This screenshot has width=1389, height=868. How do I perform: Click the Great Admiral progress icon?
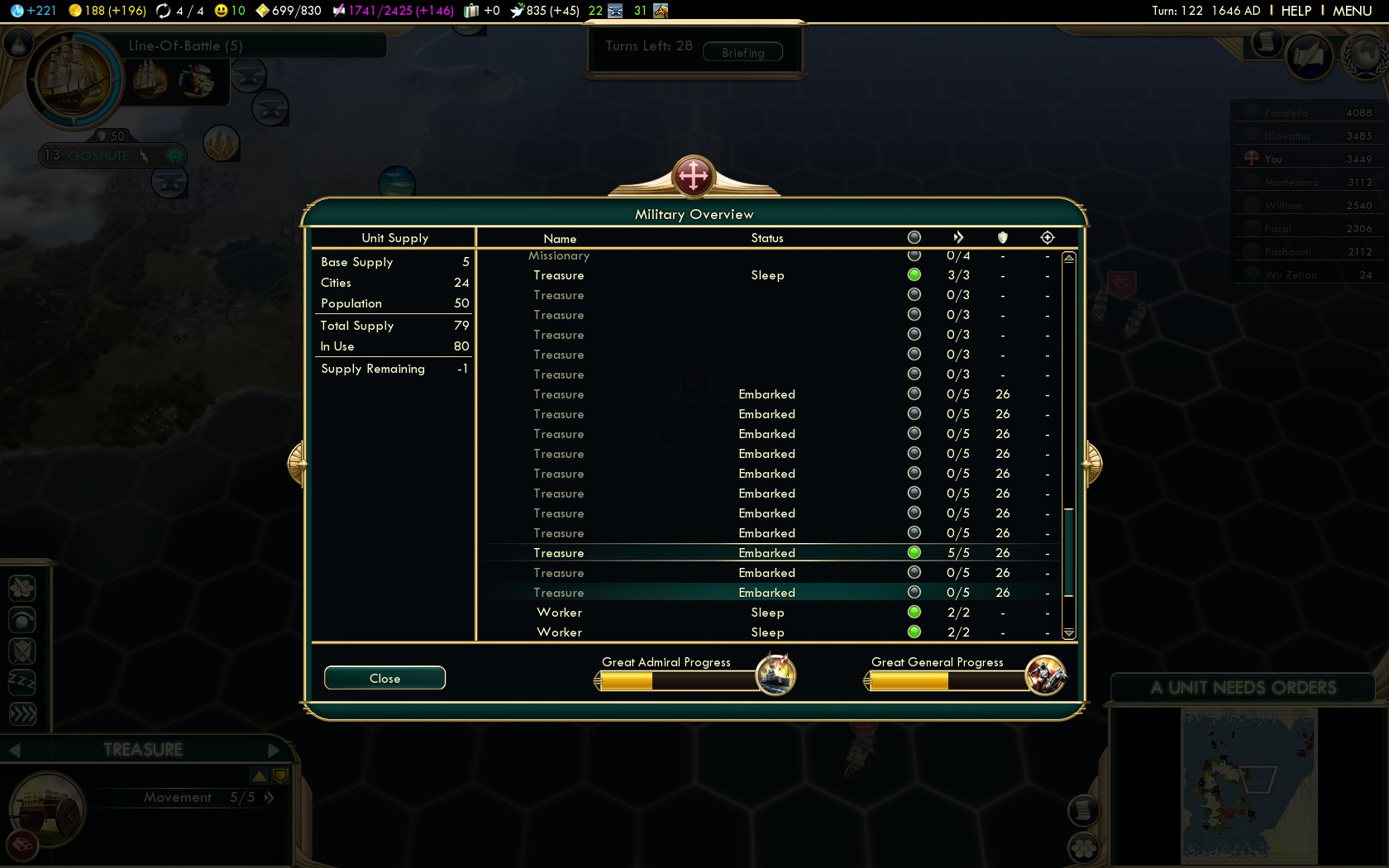coord(776,675)
